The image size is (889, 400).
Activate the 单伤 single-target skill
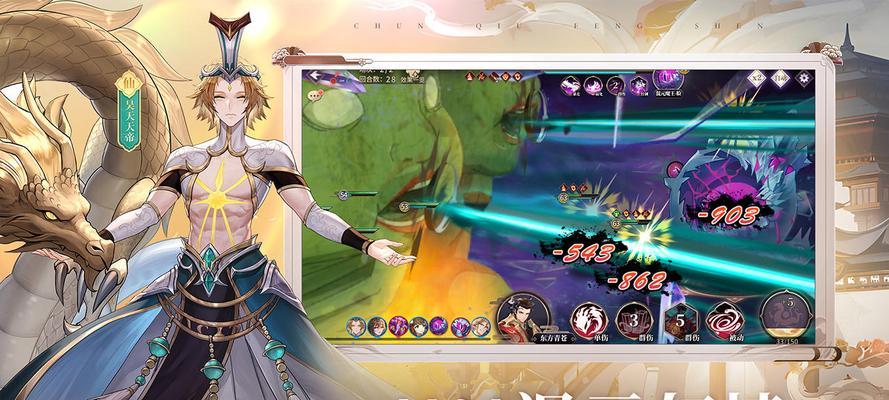click(589, 319)
